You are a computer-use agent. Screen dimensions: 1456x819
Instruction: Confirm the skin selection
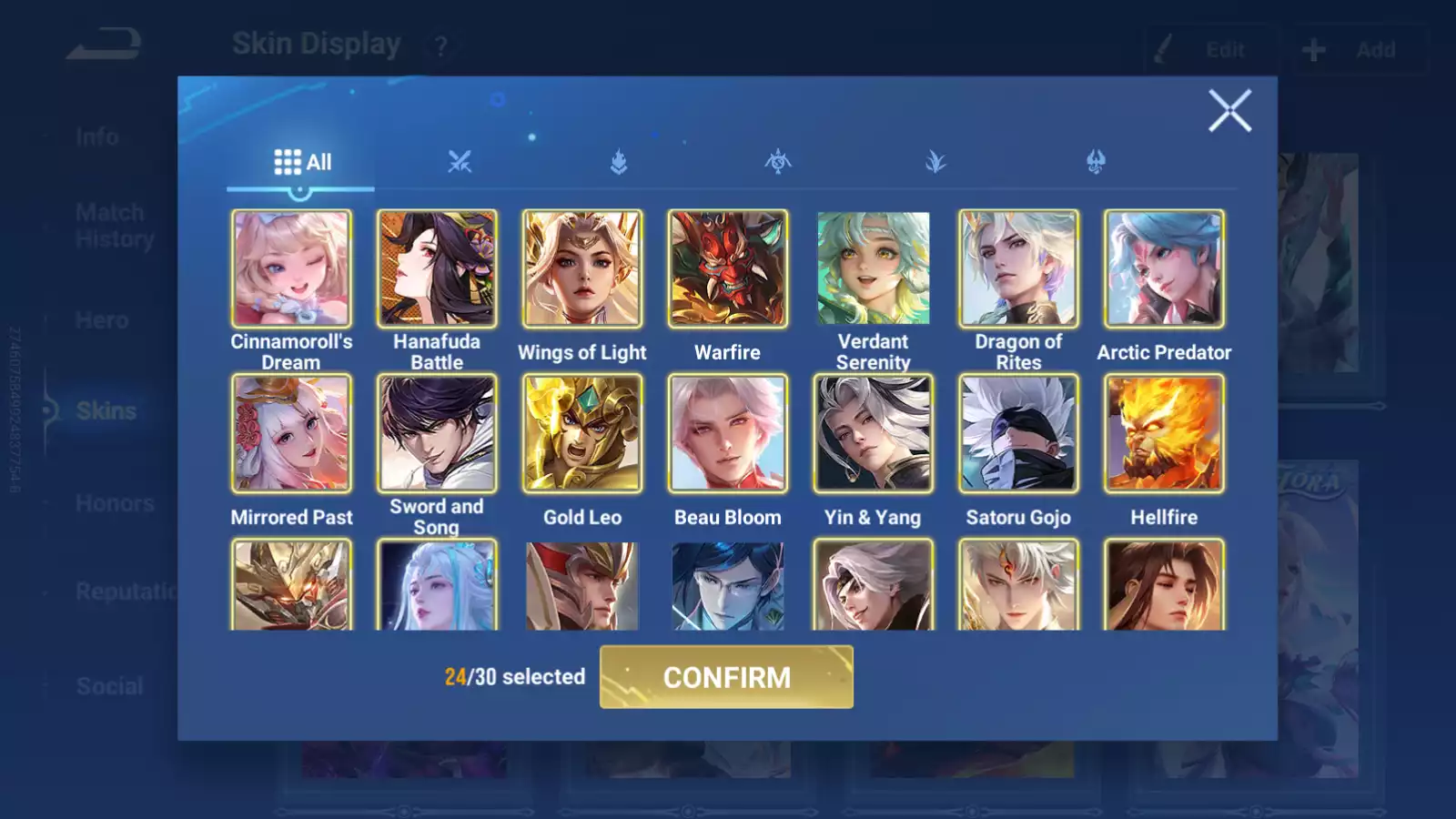tap(726, 677)
